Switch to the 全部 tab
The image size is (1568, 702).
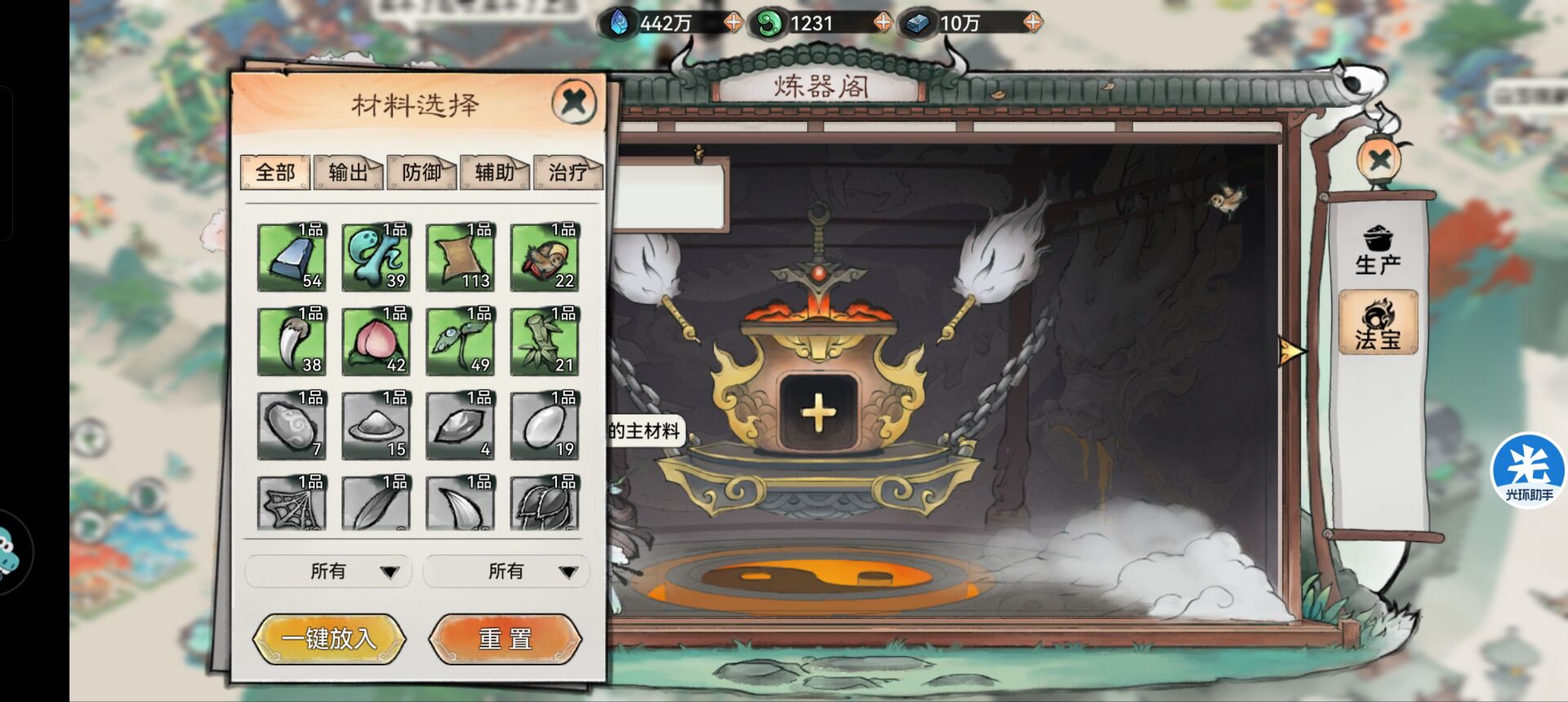[x=275, y=172]
